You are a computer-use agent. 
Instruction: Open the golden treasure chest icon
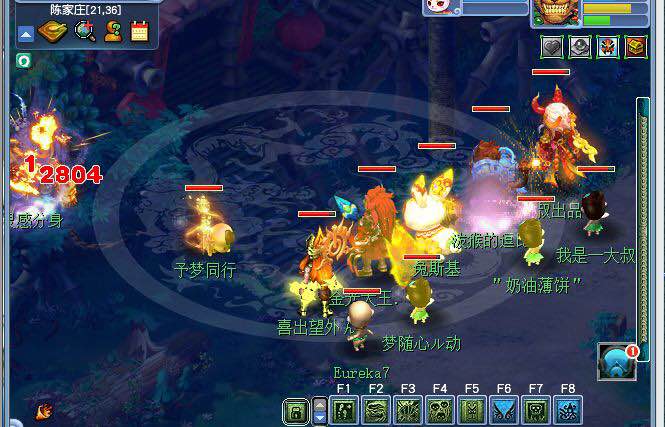[635, 47]
